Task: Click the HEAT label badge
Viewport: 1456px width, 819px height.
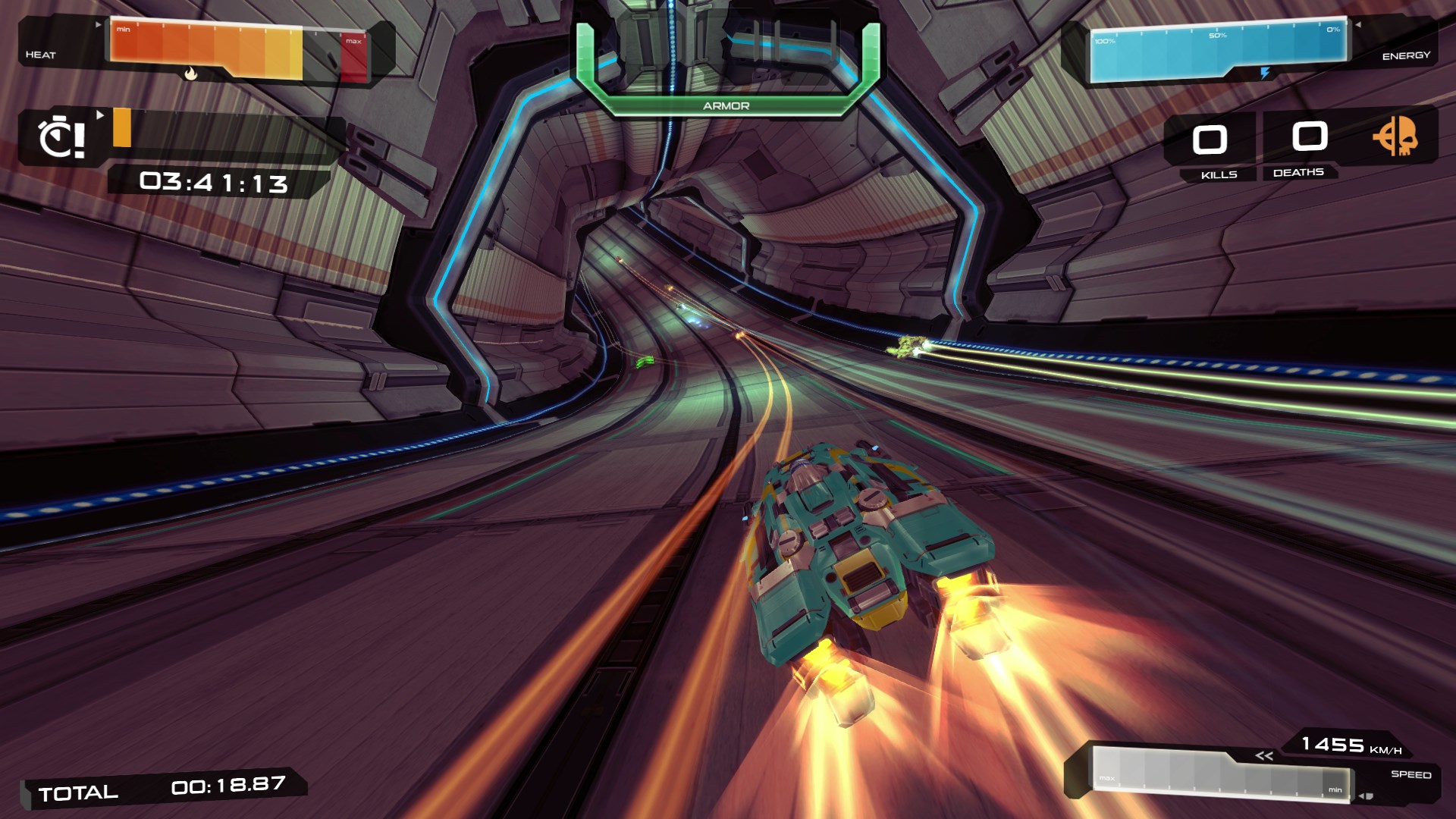Action: pyautogui.click(x=42, y=55)
